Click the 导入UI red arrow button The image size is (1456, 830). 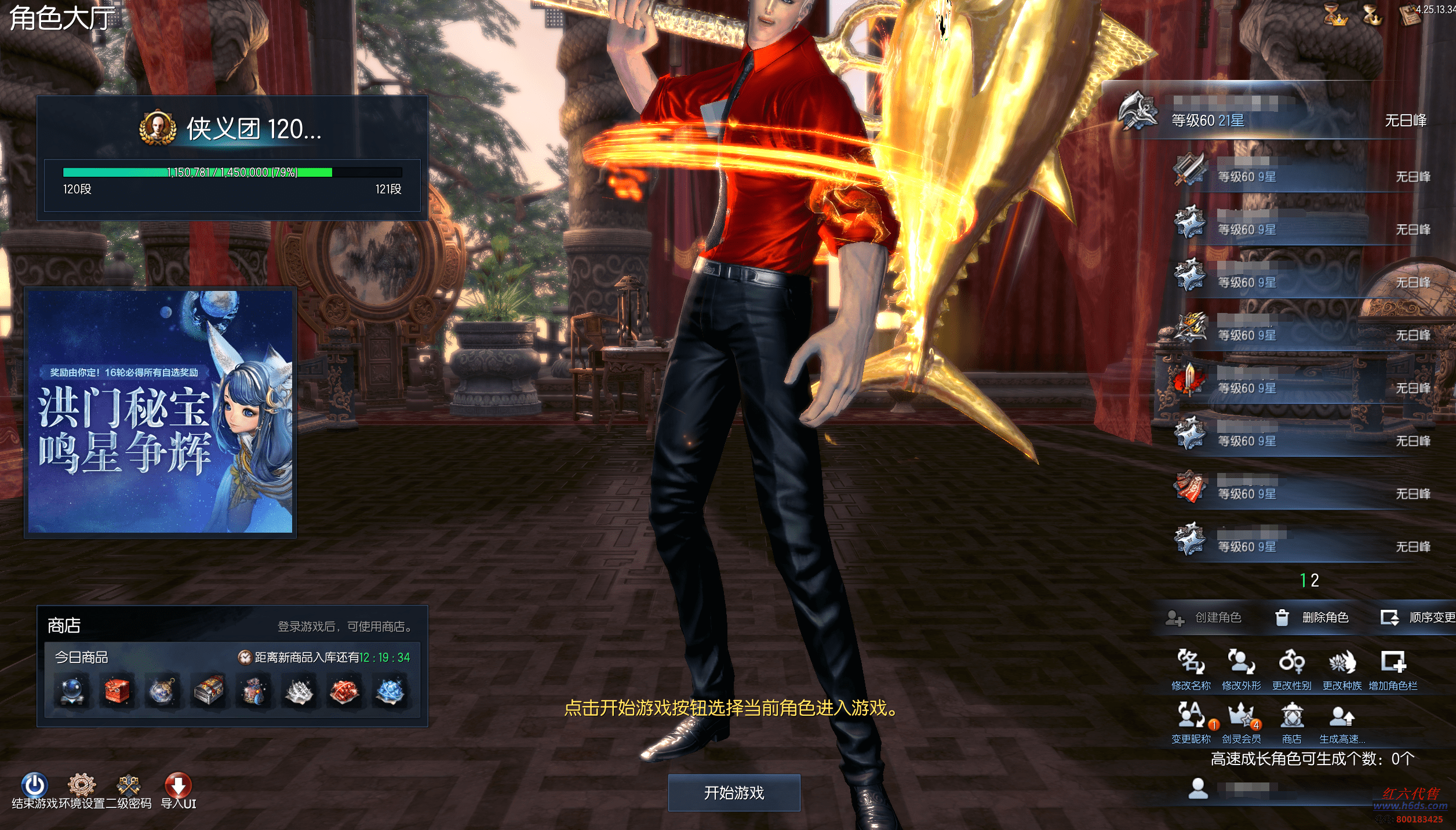(178, 785)
